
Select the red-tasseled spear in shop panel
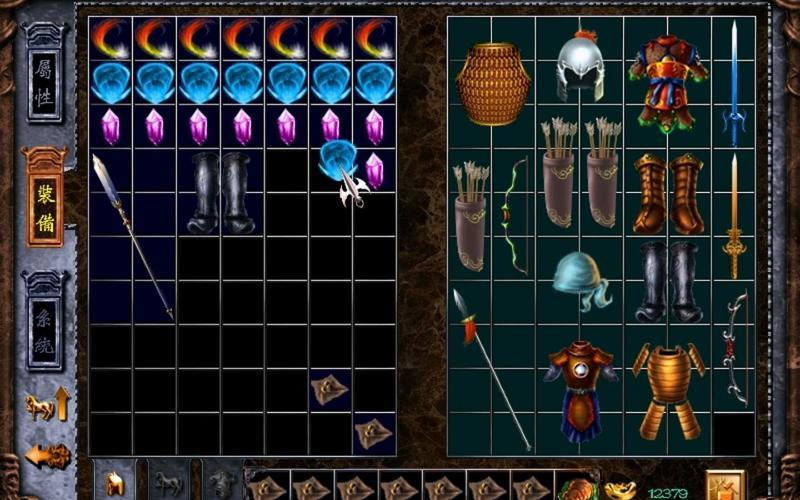point(490,368)
